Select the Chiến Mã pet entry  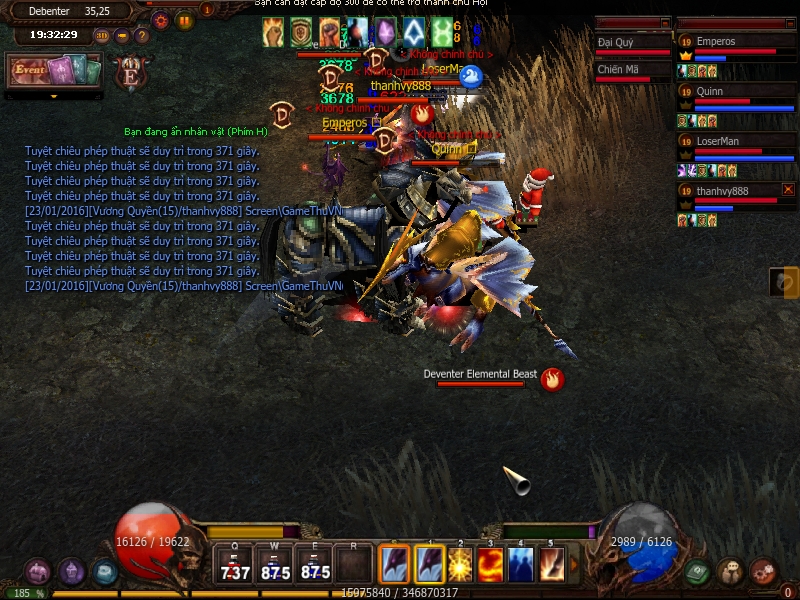point(632,69)
